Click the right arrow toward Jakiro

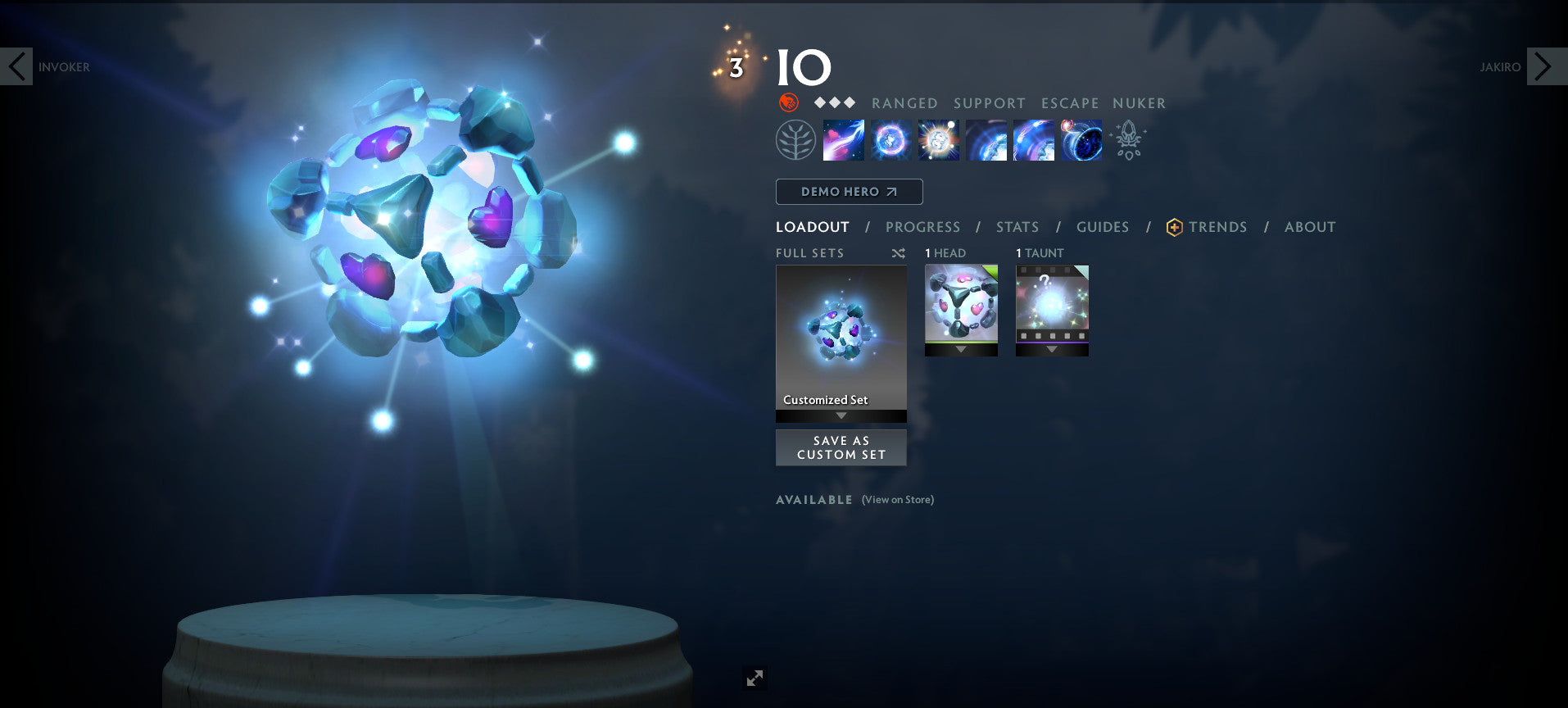coord(1543,66)
